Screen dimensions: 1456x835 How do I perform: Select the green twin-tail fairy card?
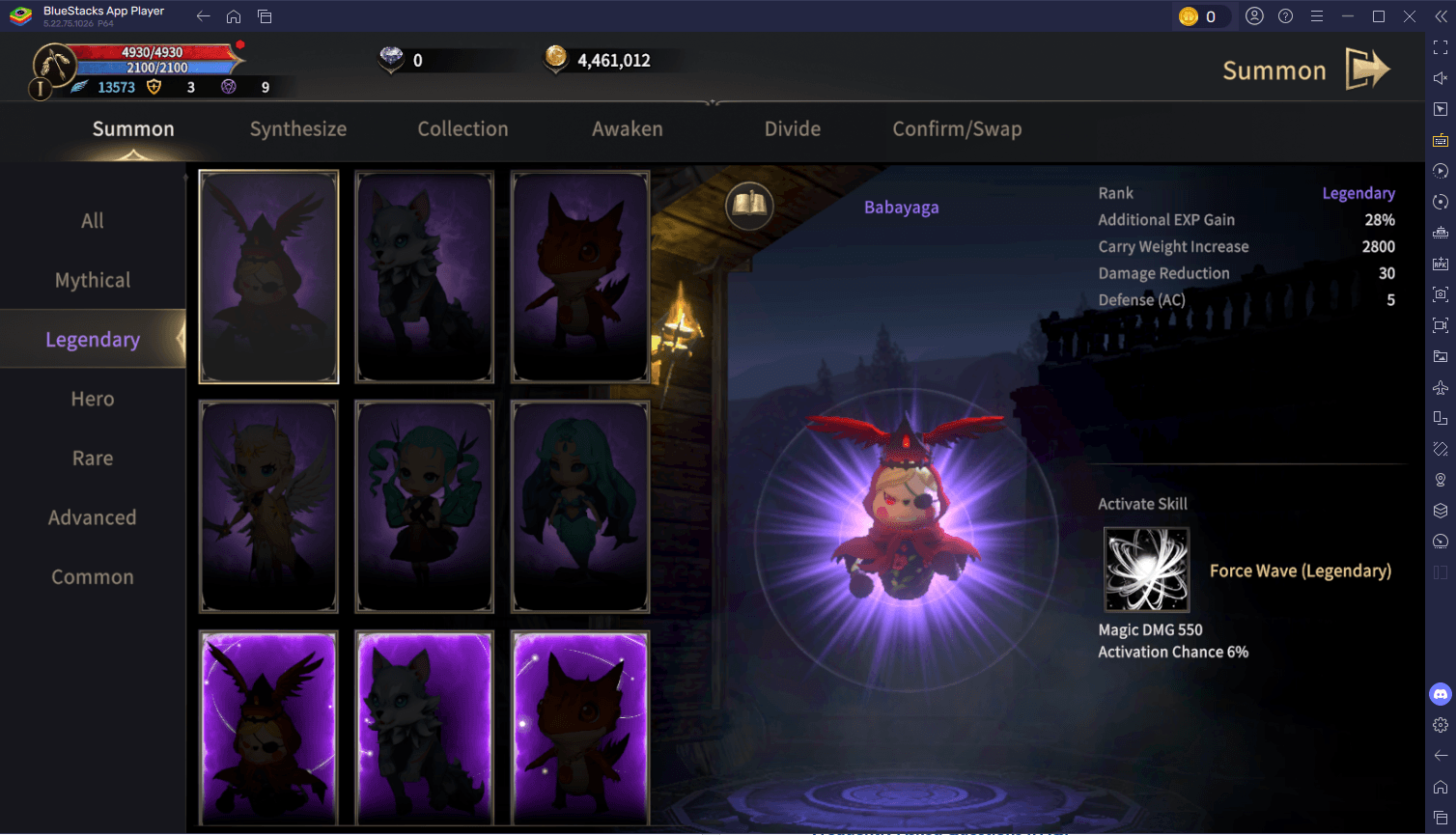click(425, 507)
